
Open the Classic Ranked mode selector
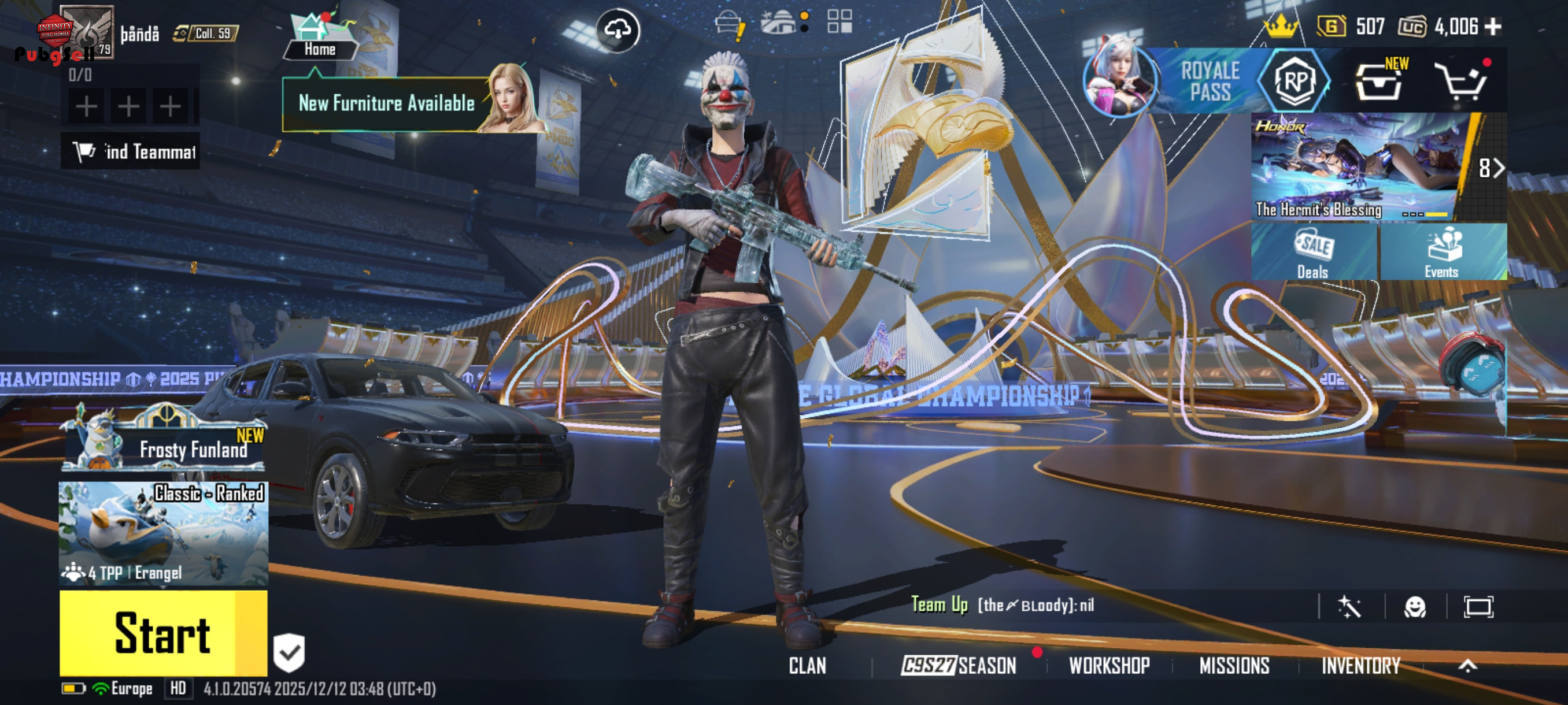click(163, 533)
